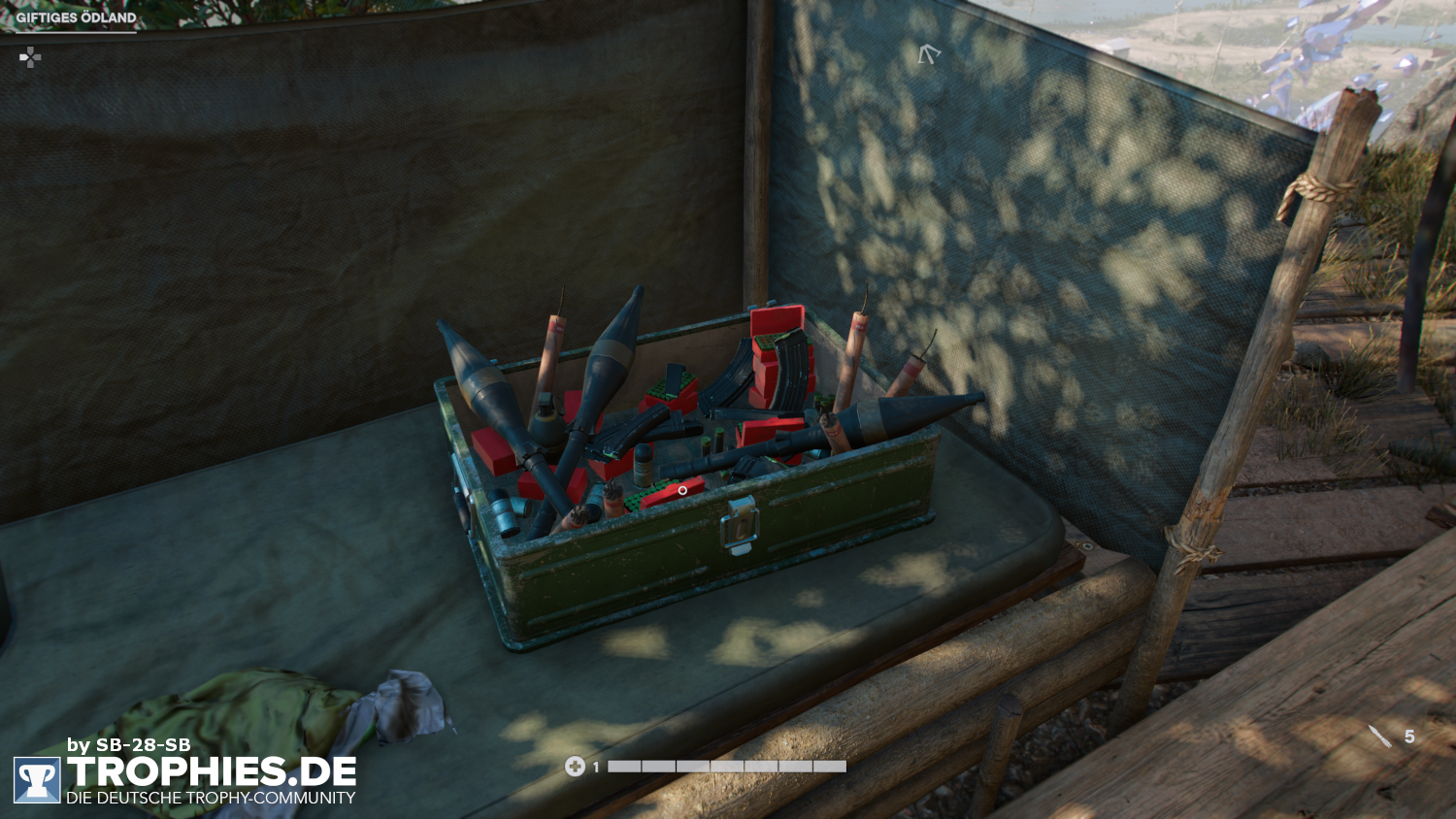Click the rightmost segment of the health bar
1456x819 pixels.
point(832,766)
